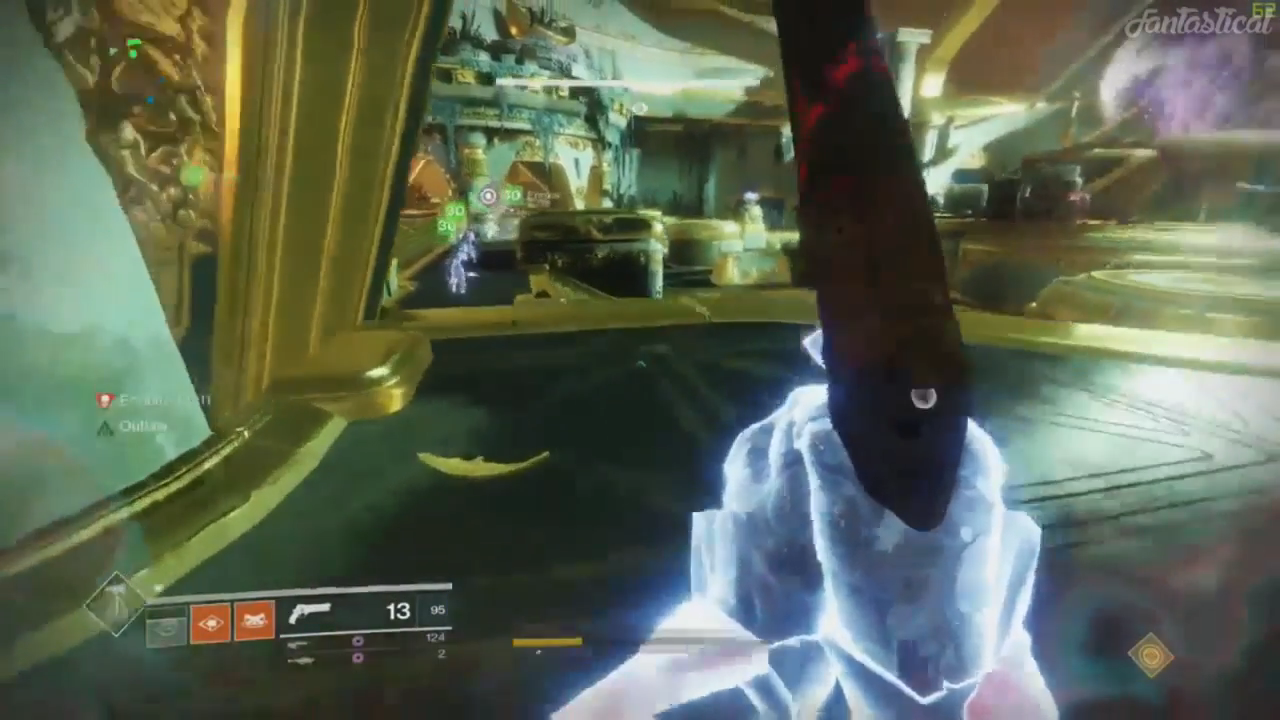1280x720 pixels.
Task: Switch to the heavy weapon with 2 ammo
Action: click(298, 659)
